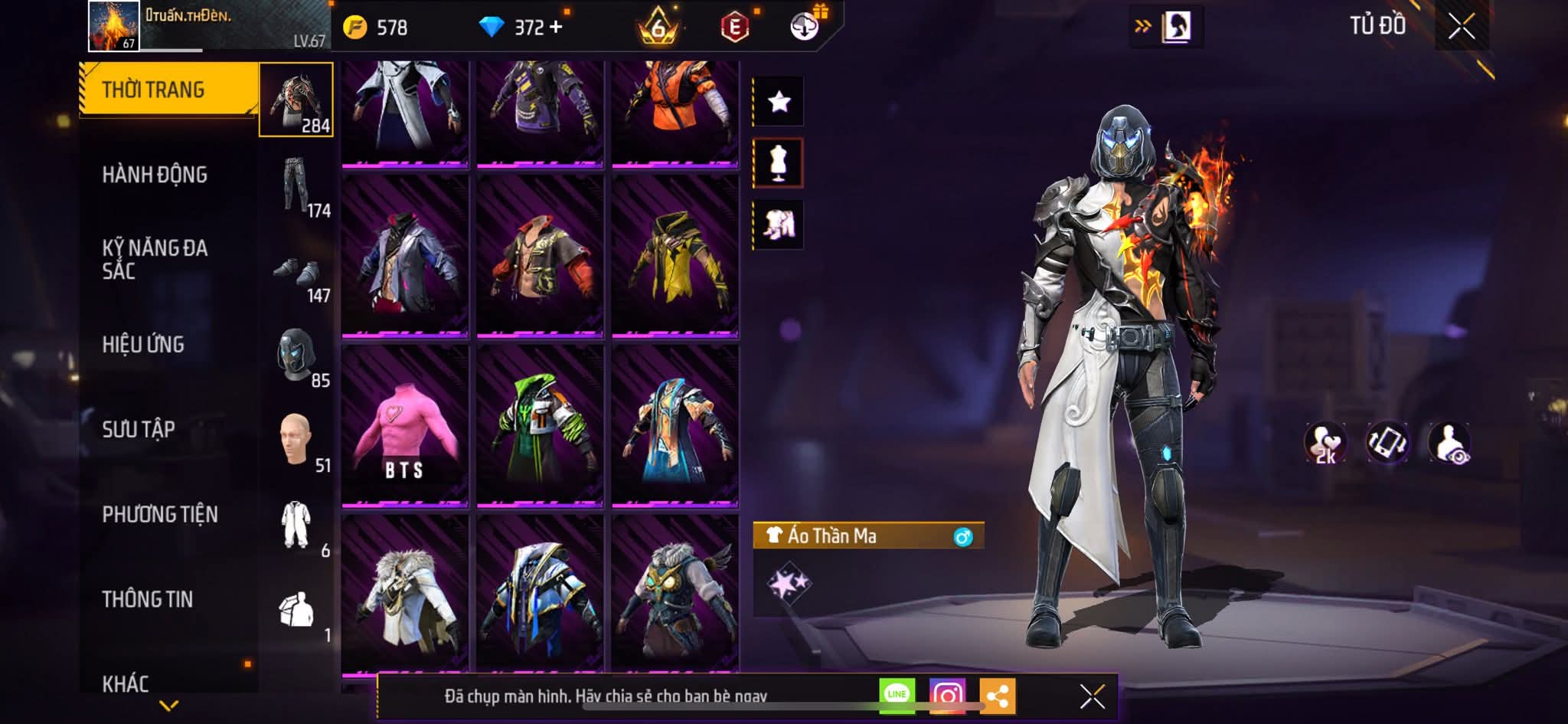Open the Sưu Tập section
This screenshot has width=1568, height=724.
[139, 430]
